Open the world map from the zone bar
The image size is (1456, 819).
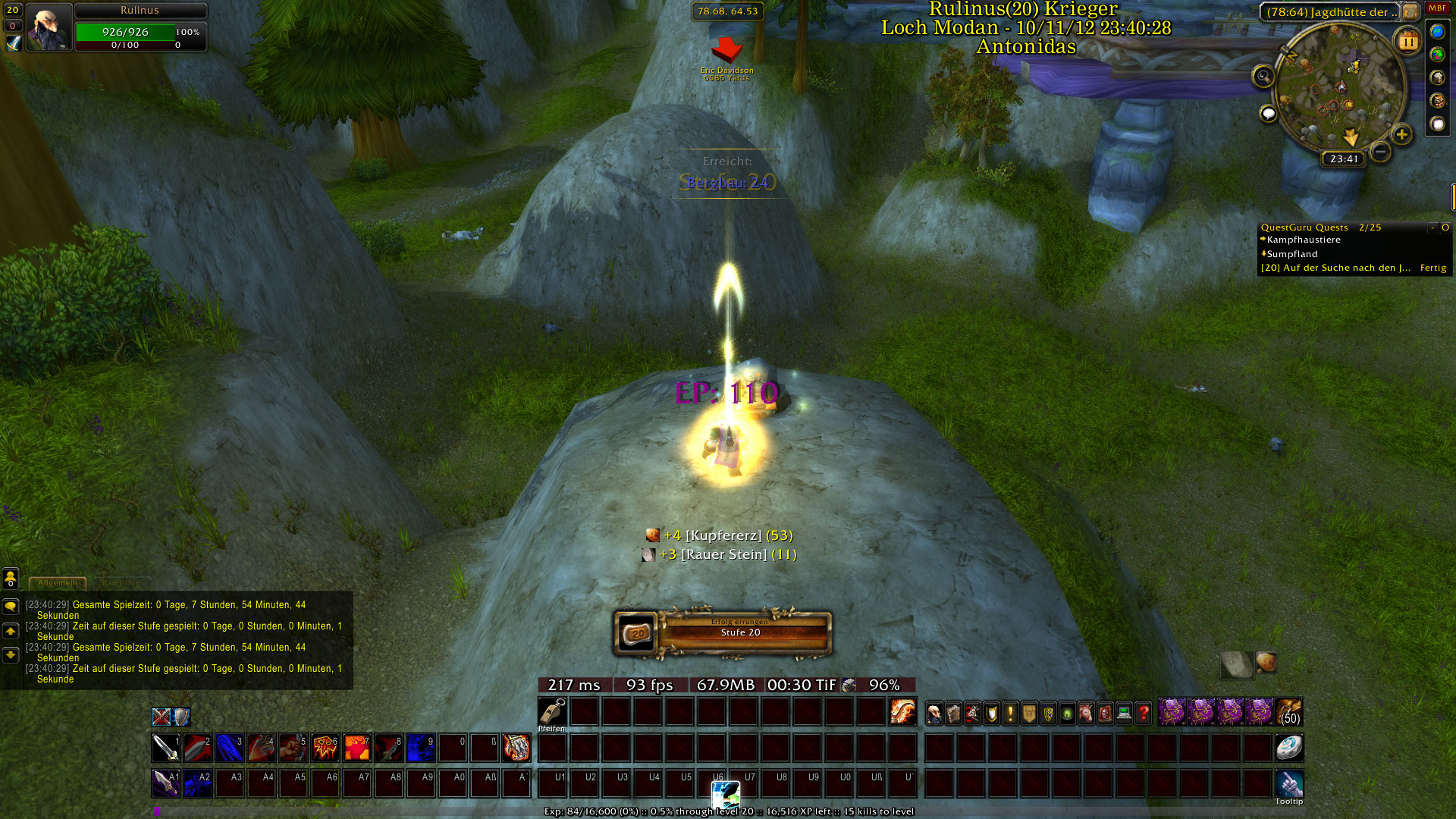1410,12
